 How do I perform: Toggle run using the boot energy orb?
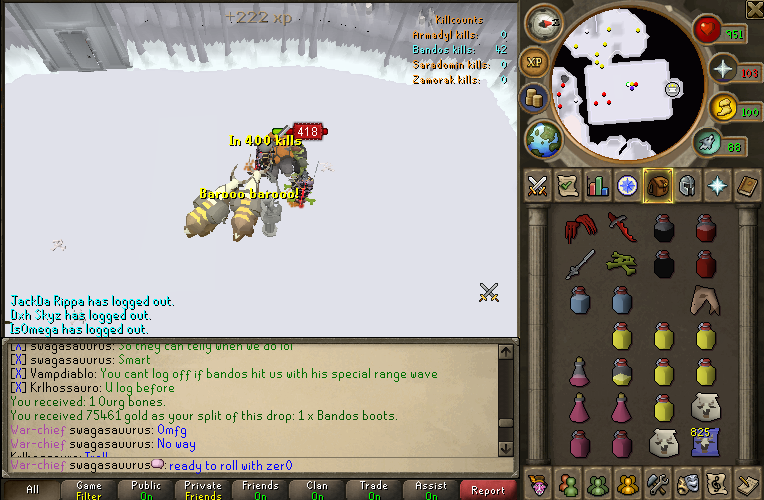(721, 108)
